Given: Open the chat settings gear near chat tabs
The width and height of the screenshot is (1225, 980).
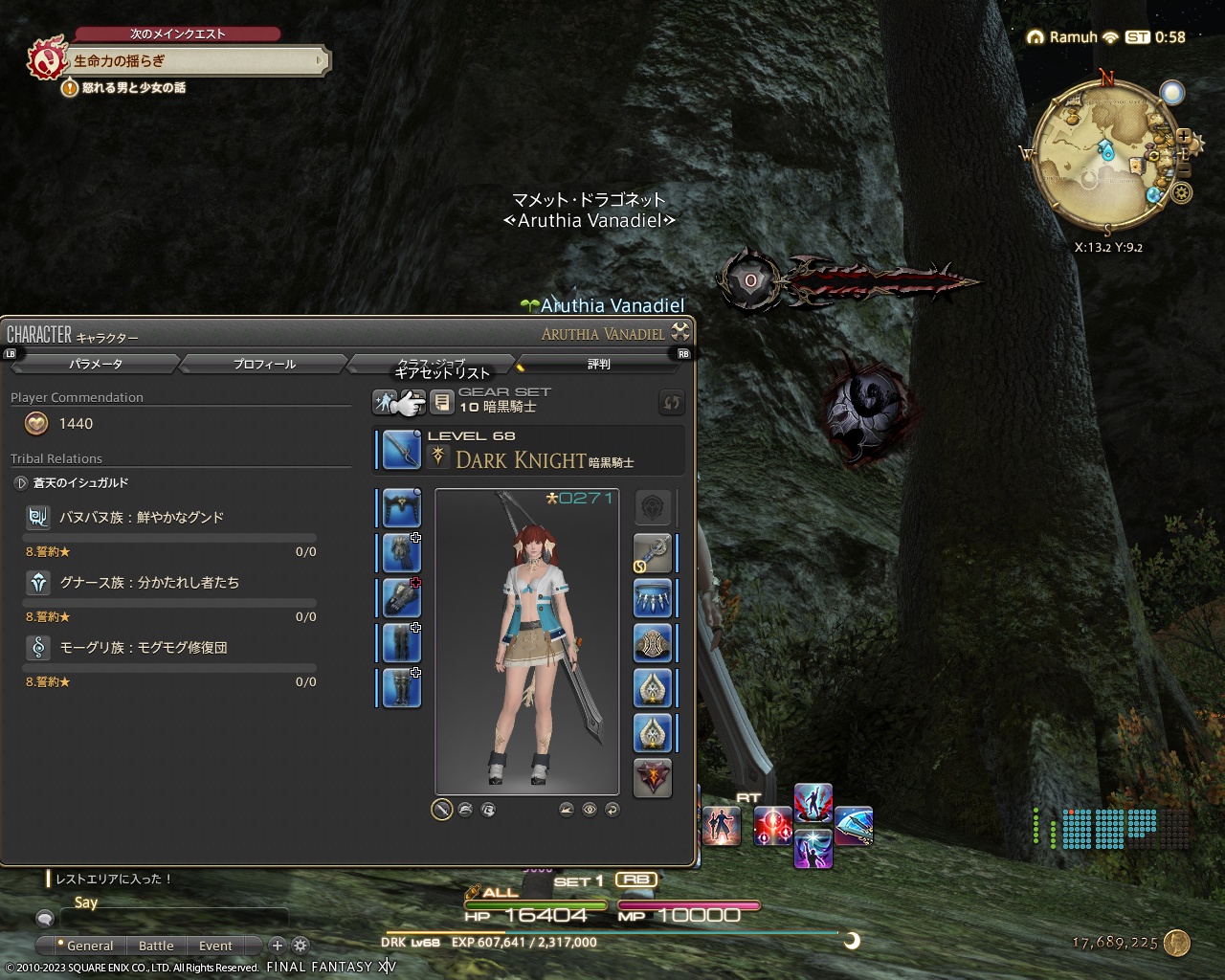Looking at the screenshot, I should (300, 946).
